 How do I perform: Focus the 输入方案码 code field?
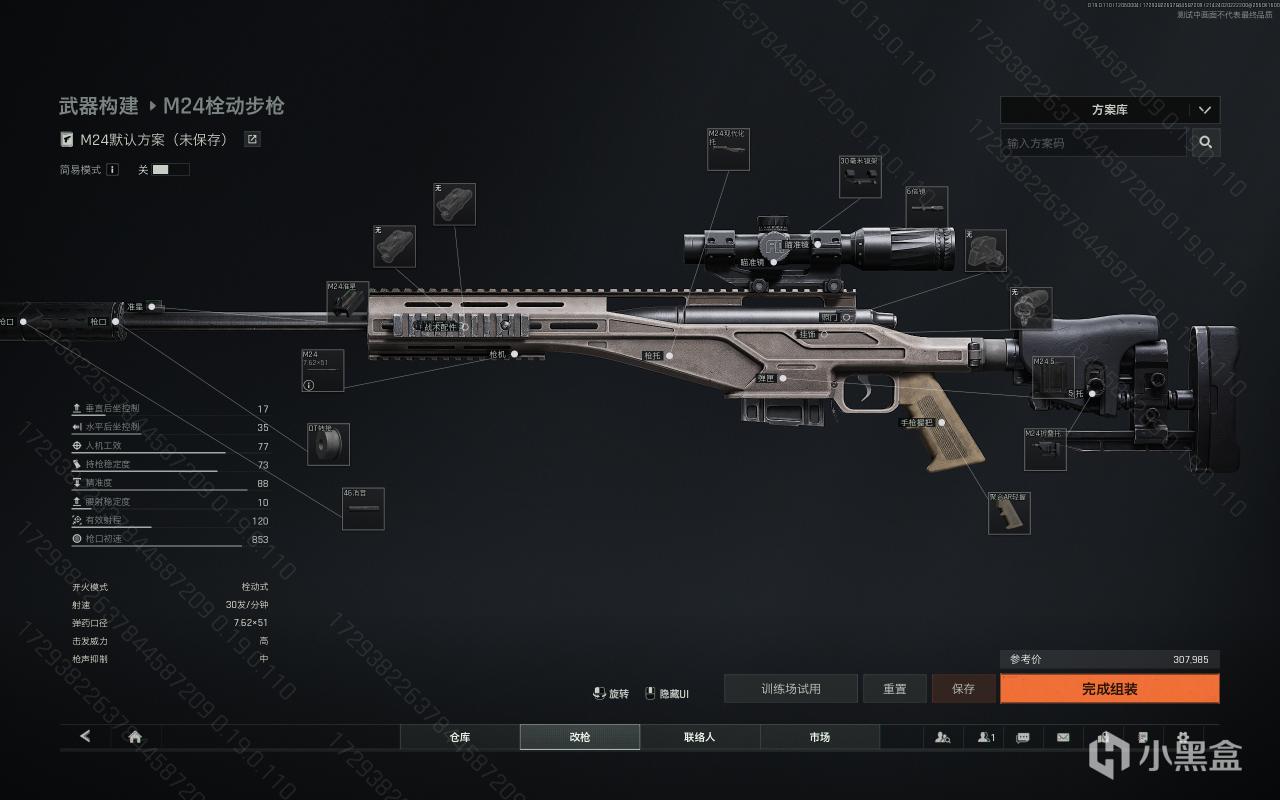point(1094,143)
